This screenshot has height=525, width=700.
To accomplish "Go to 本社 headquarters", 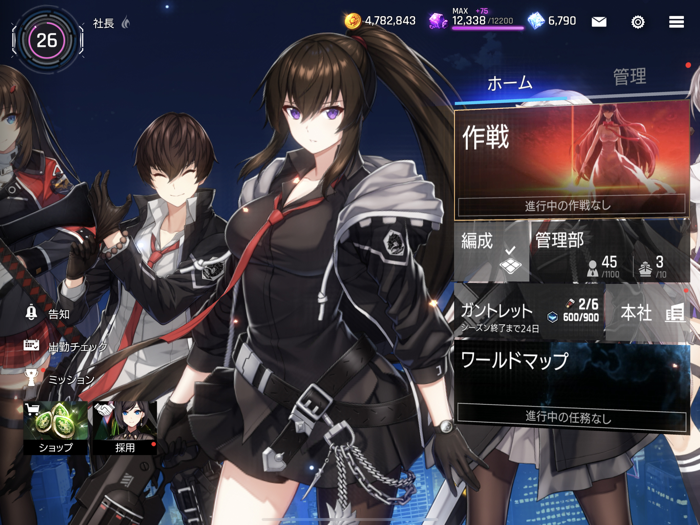I will [650, 313].
